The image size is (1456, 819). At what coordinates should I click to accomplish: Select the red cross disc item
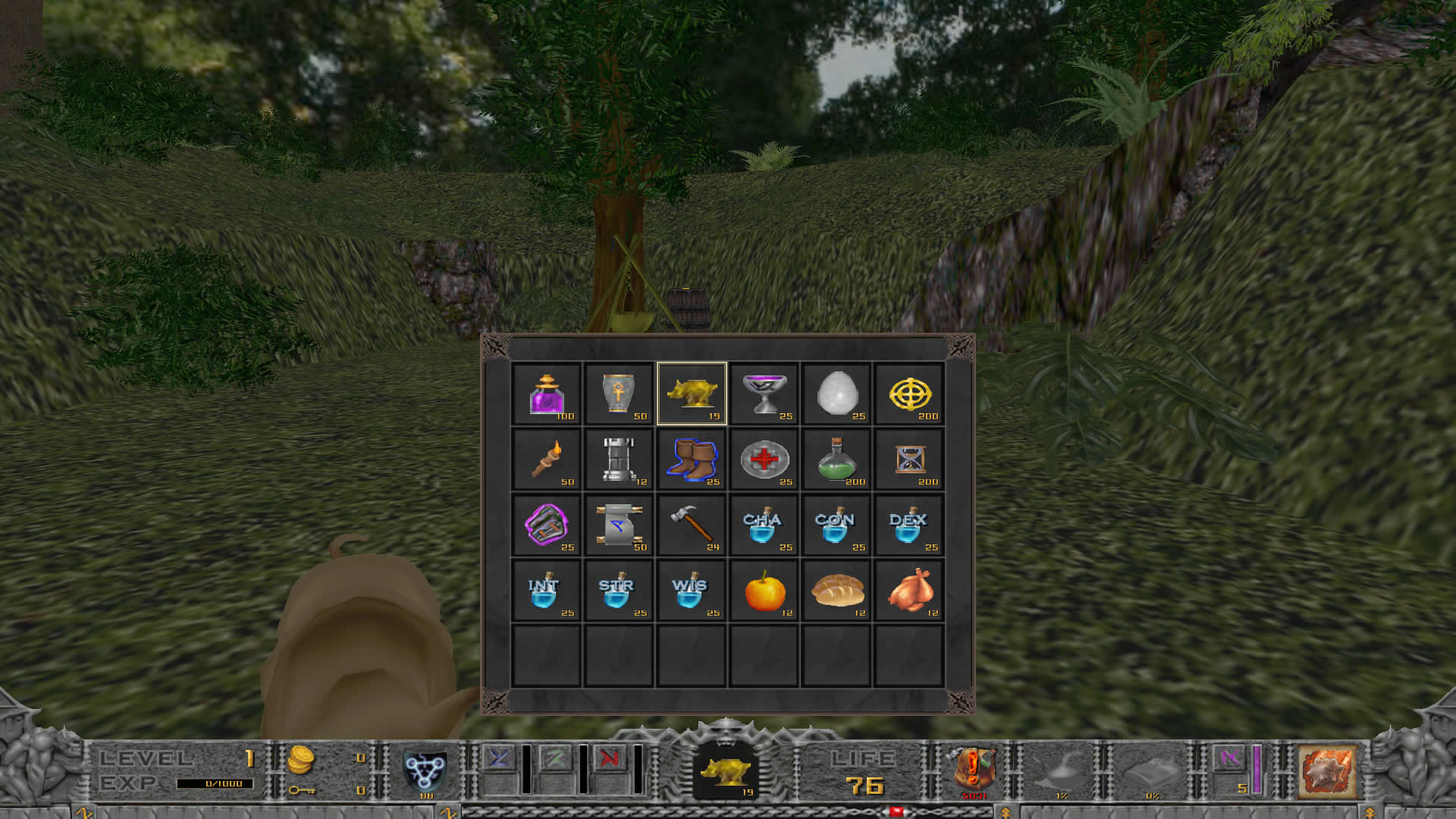tap(764, 460)
